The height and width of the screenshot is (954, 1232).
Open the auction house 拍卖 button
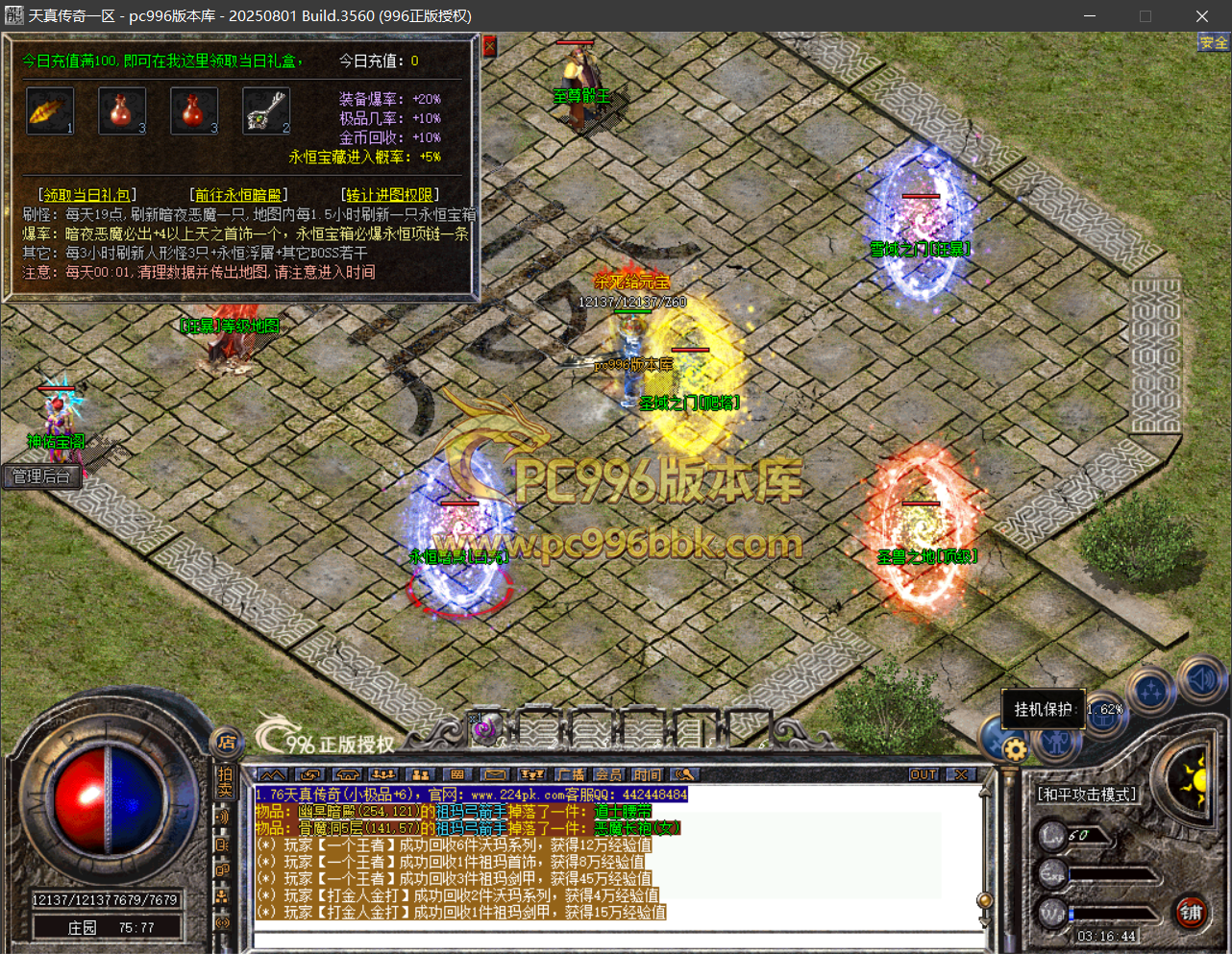point(225,782)
